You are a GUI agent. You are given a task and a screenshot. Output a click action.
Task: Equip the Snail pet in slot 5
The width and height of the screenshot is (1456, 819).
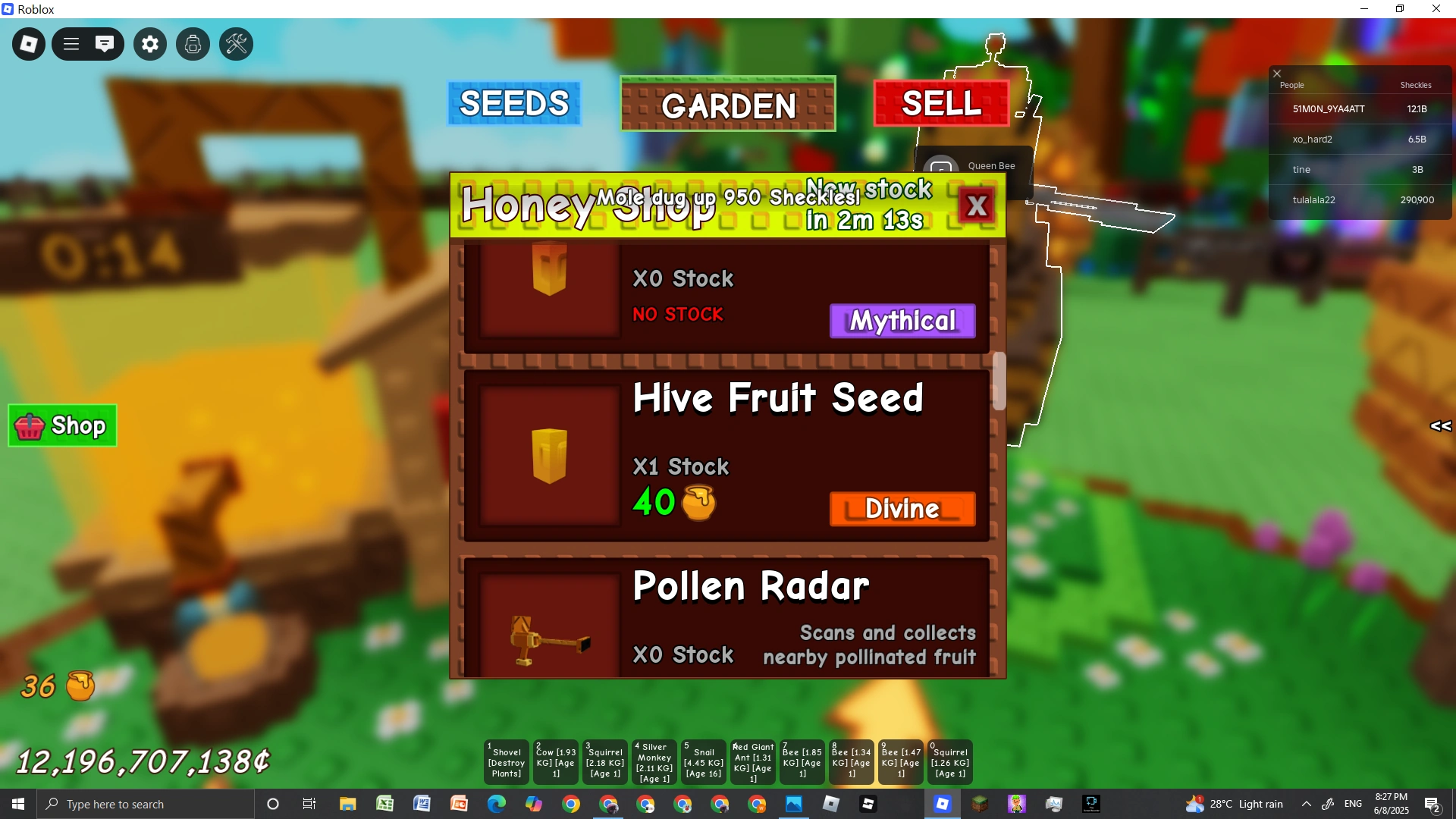tap(703, 761)
